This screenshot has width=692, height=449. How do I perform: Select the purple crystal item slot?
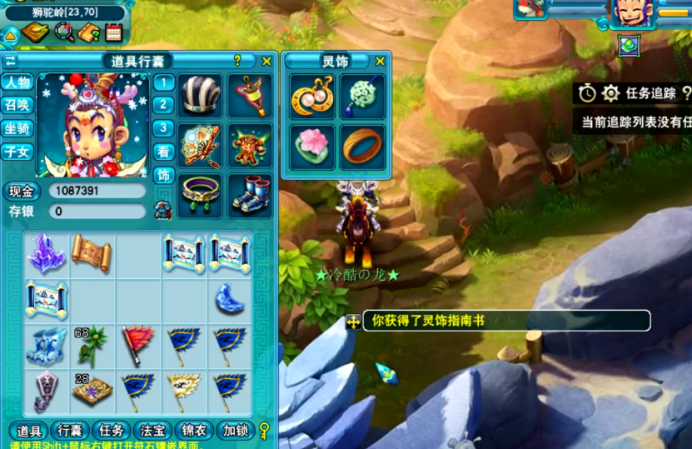(45, 253)
